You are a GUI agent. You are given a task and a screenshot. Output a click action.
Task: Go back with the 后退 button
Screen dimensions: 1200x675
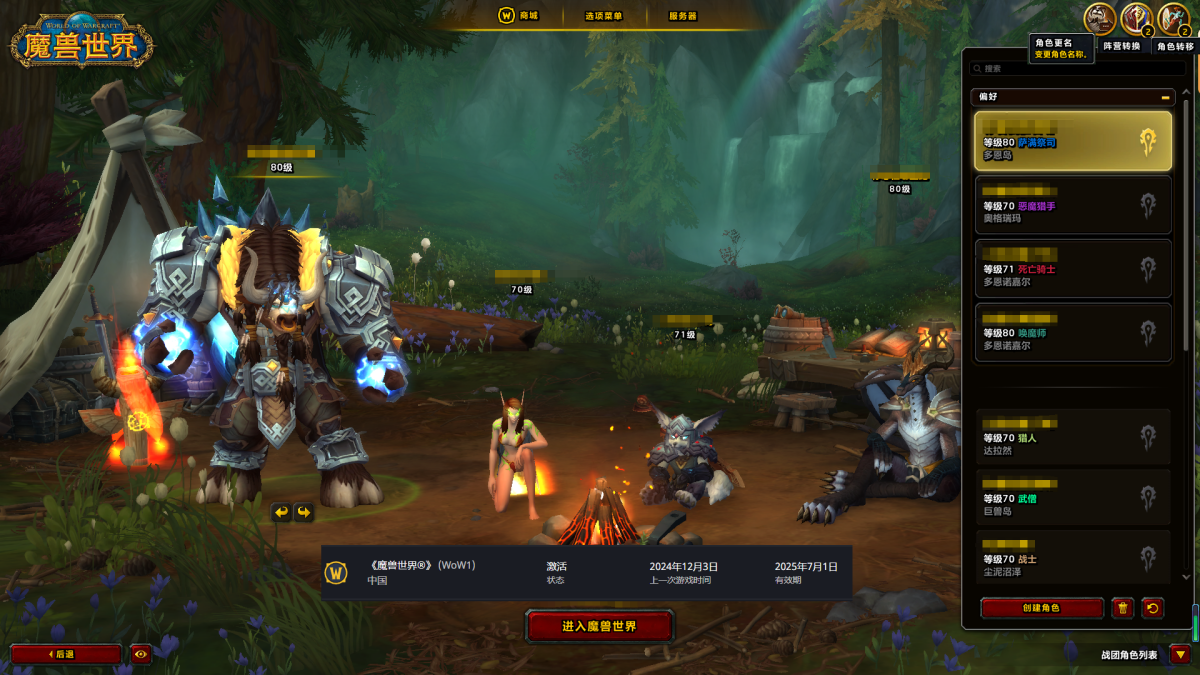coord(65,654)
